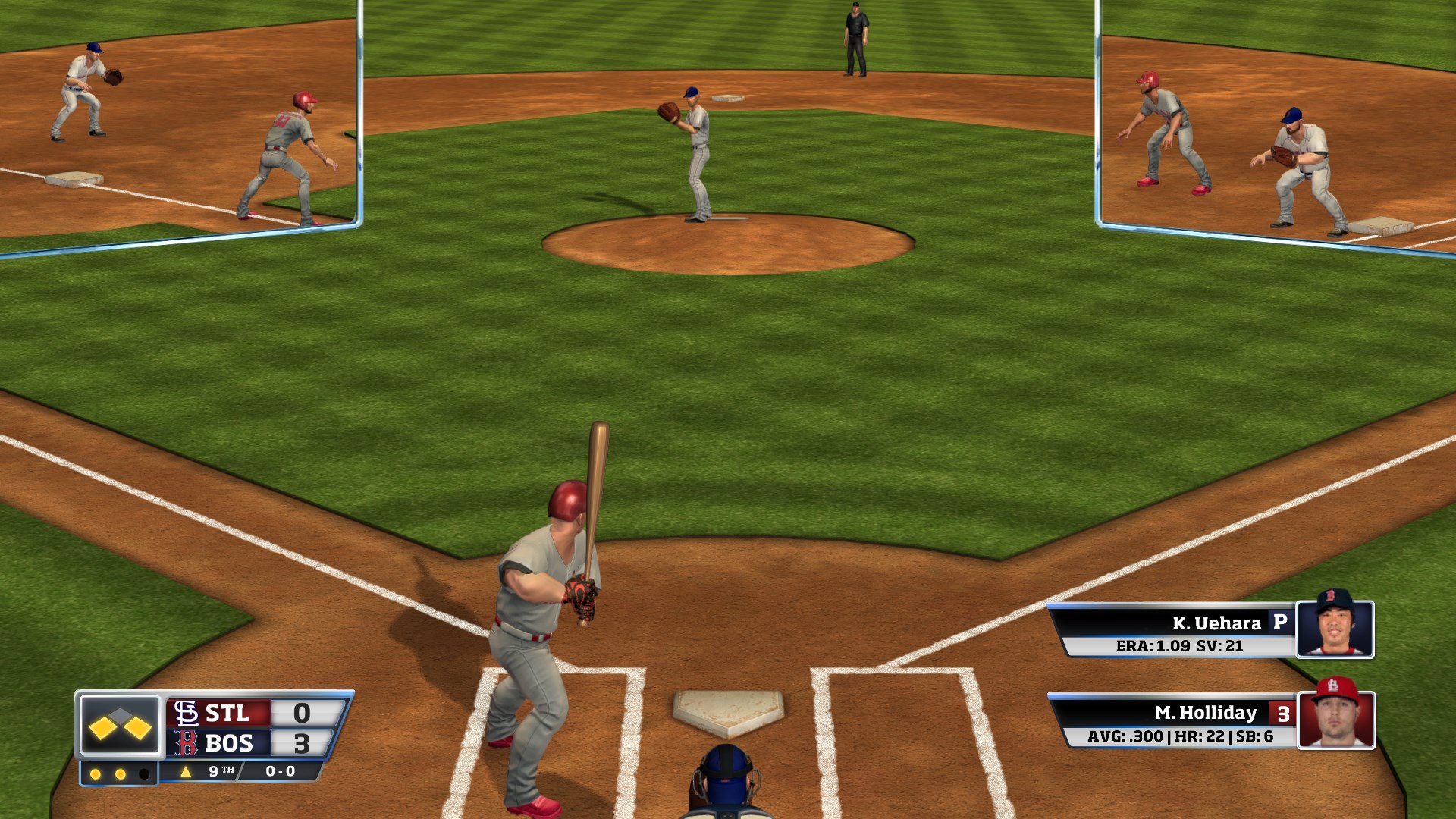Toggle the second out indicator light
Image resolution: width=1456 pixels, height=819 pixels.
(x=120, y=773)
